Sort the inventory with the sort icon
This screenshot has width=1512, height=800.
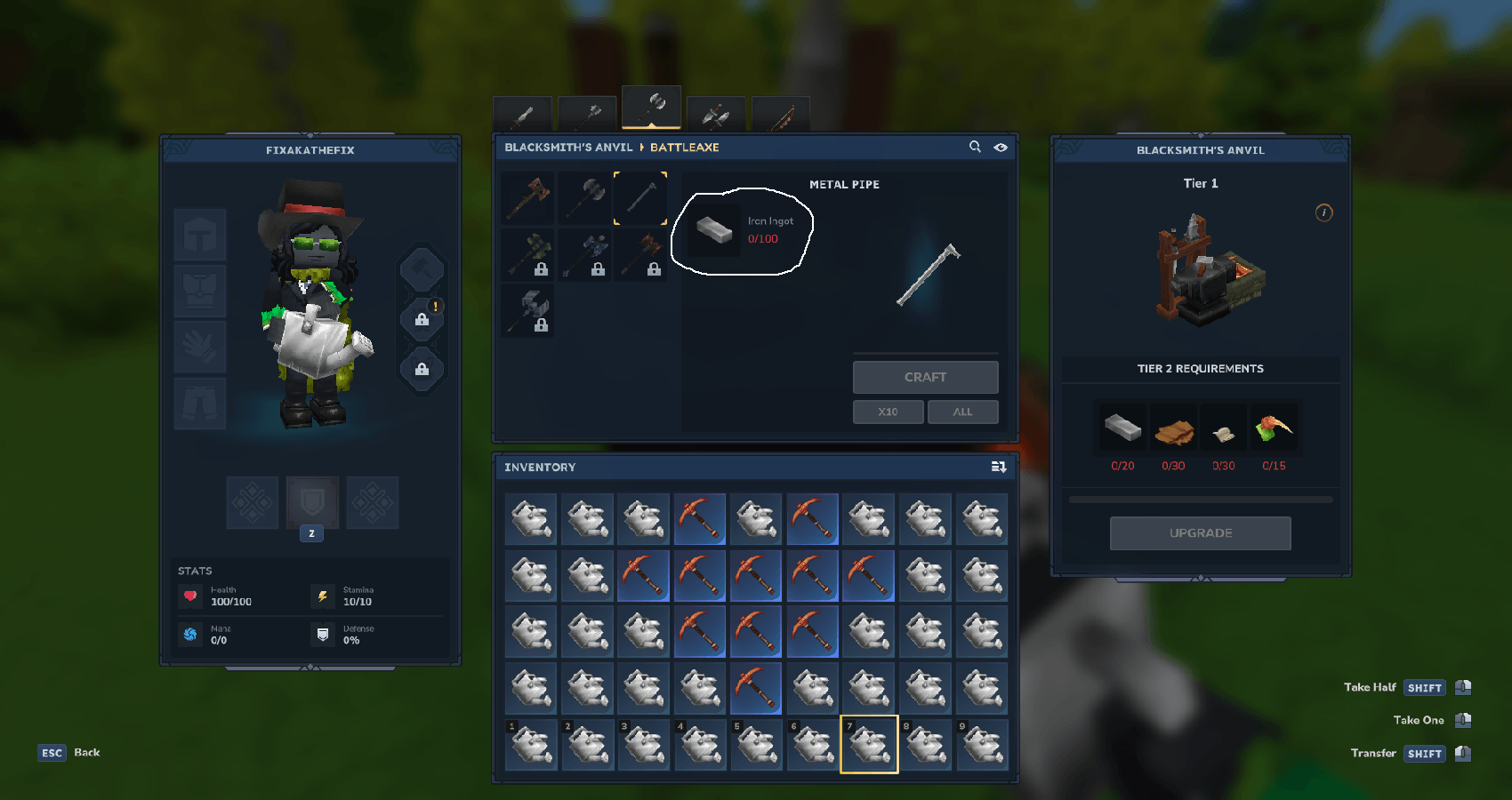click(x=999, y=467)
